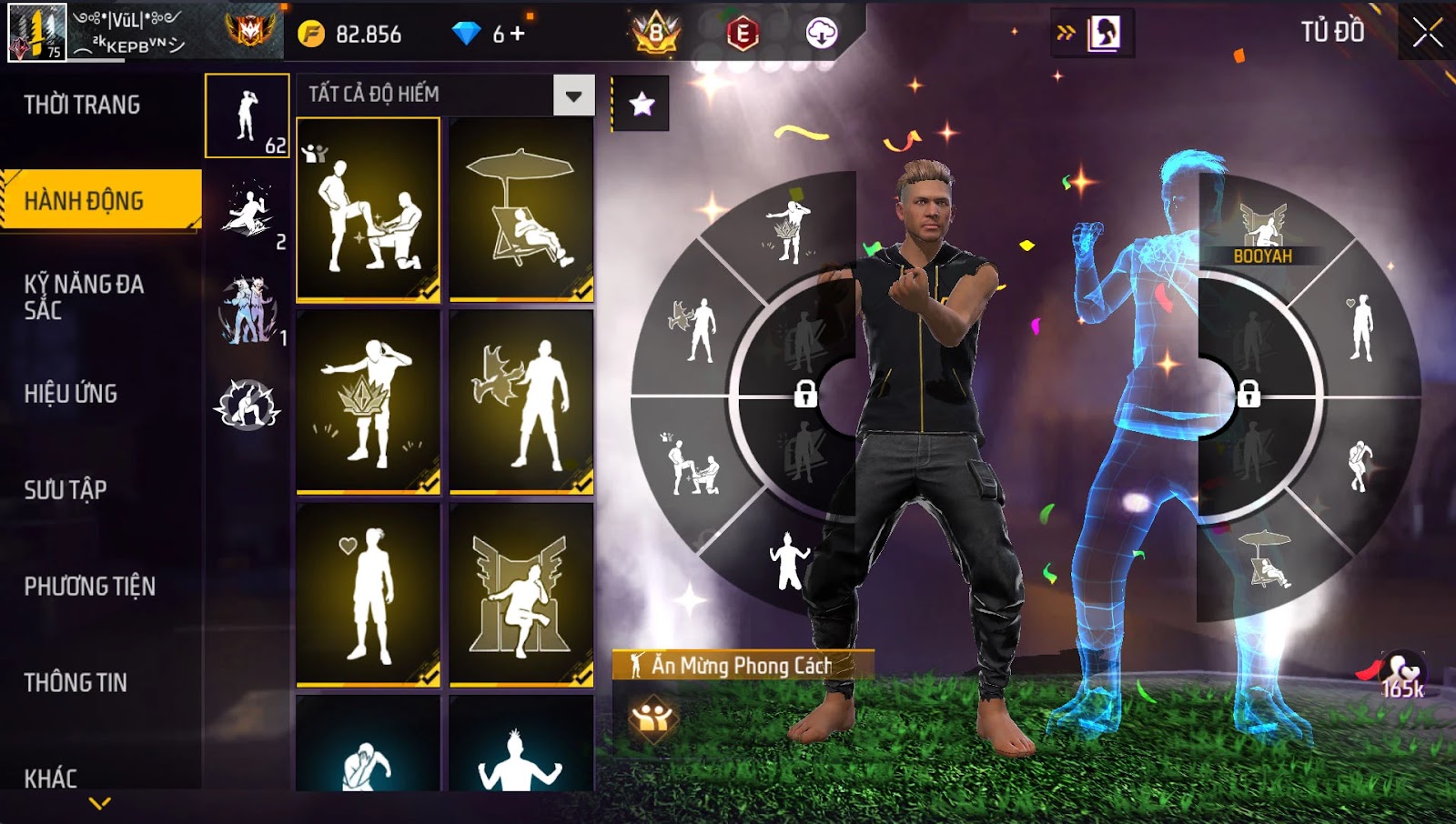Select the BOOYAH emote wheel slot
1456x824 pixels.
[1263, 233]
